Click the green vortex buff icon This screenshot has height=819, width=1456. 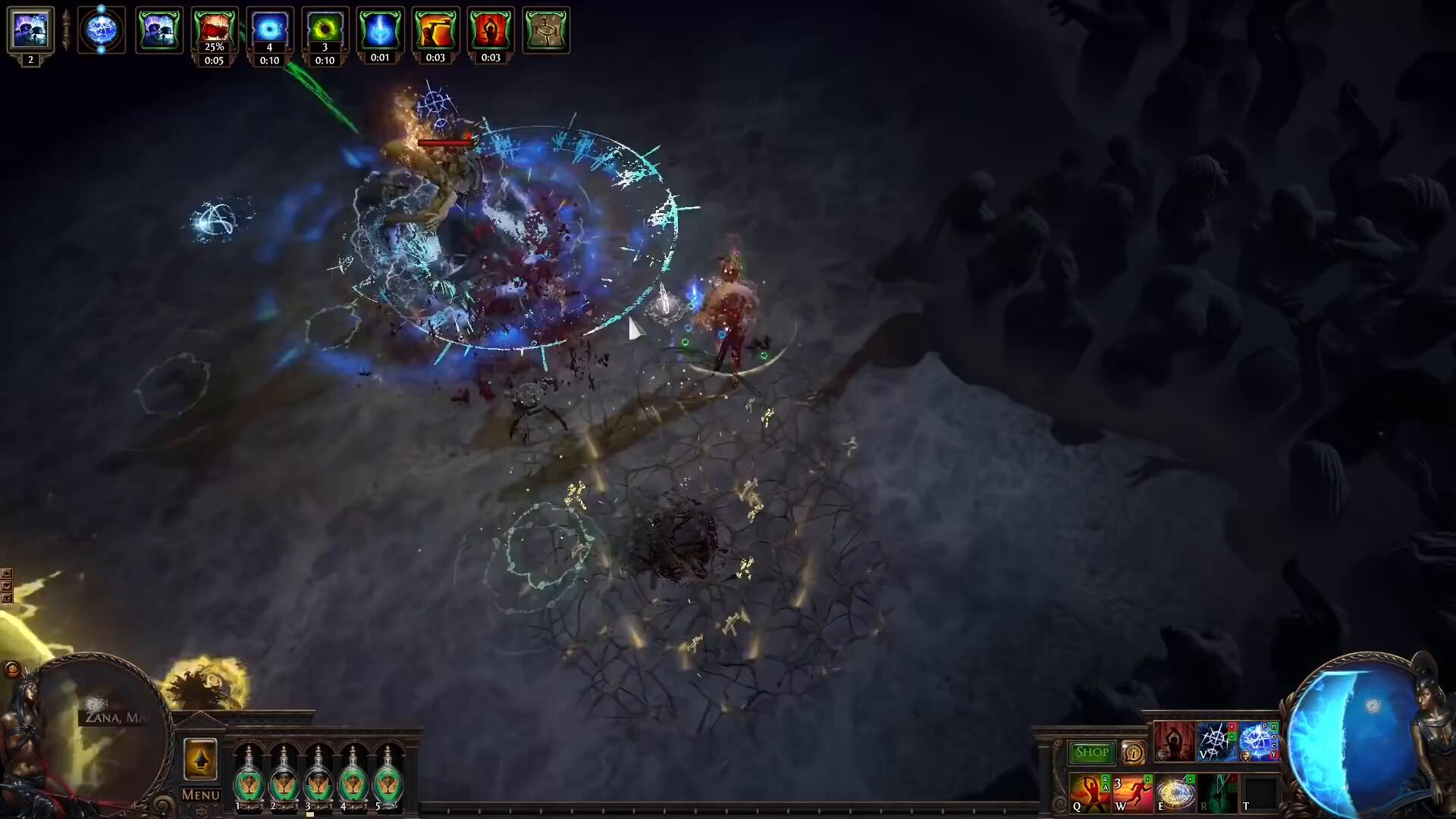(325, 29)
